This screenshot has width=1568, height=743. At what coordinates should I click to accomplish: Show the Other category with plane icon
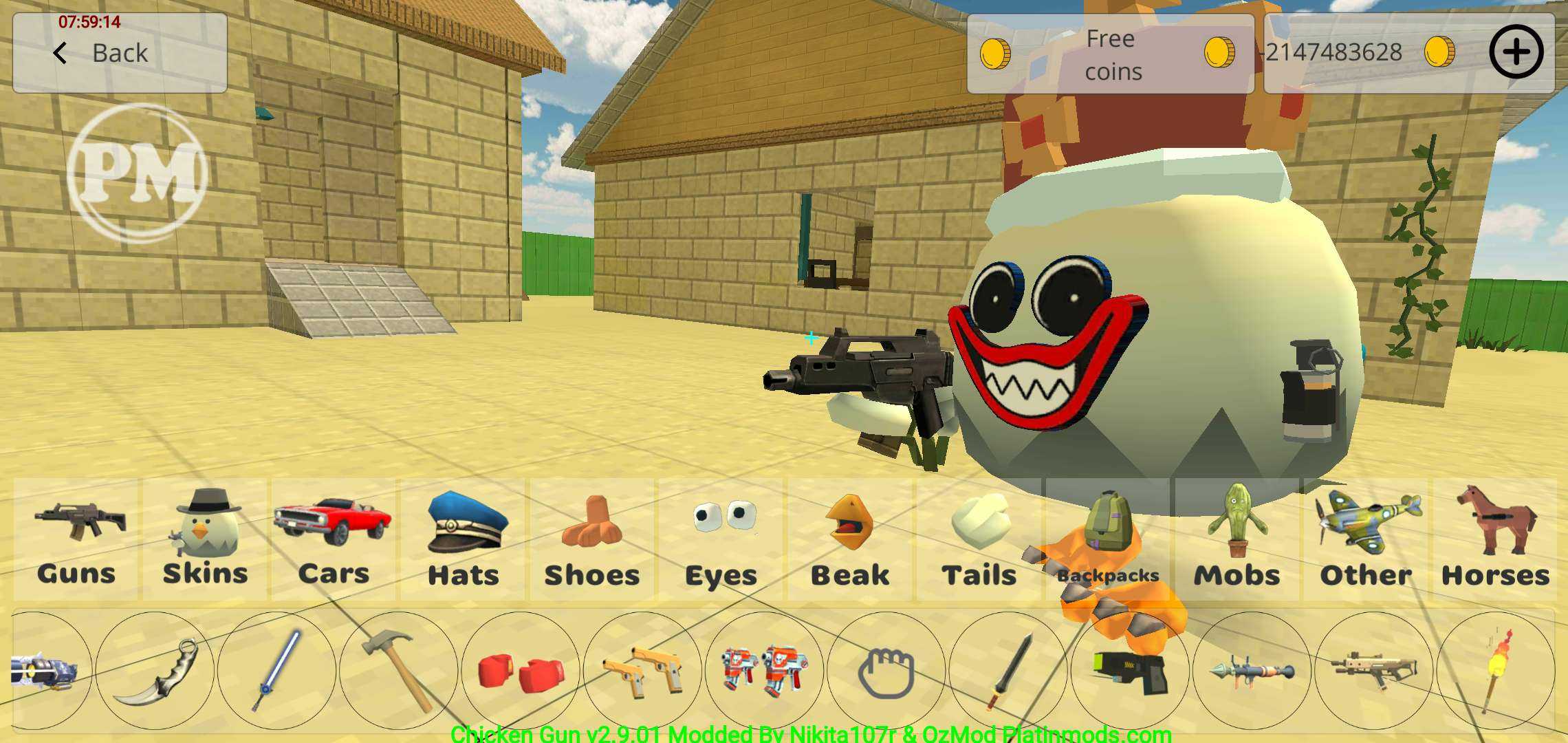click(x=1366, y=540)
